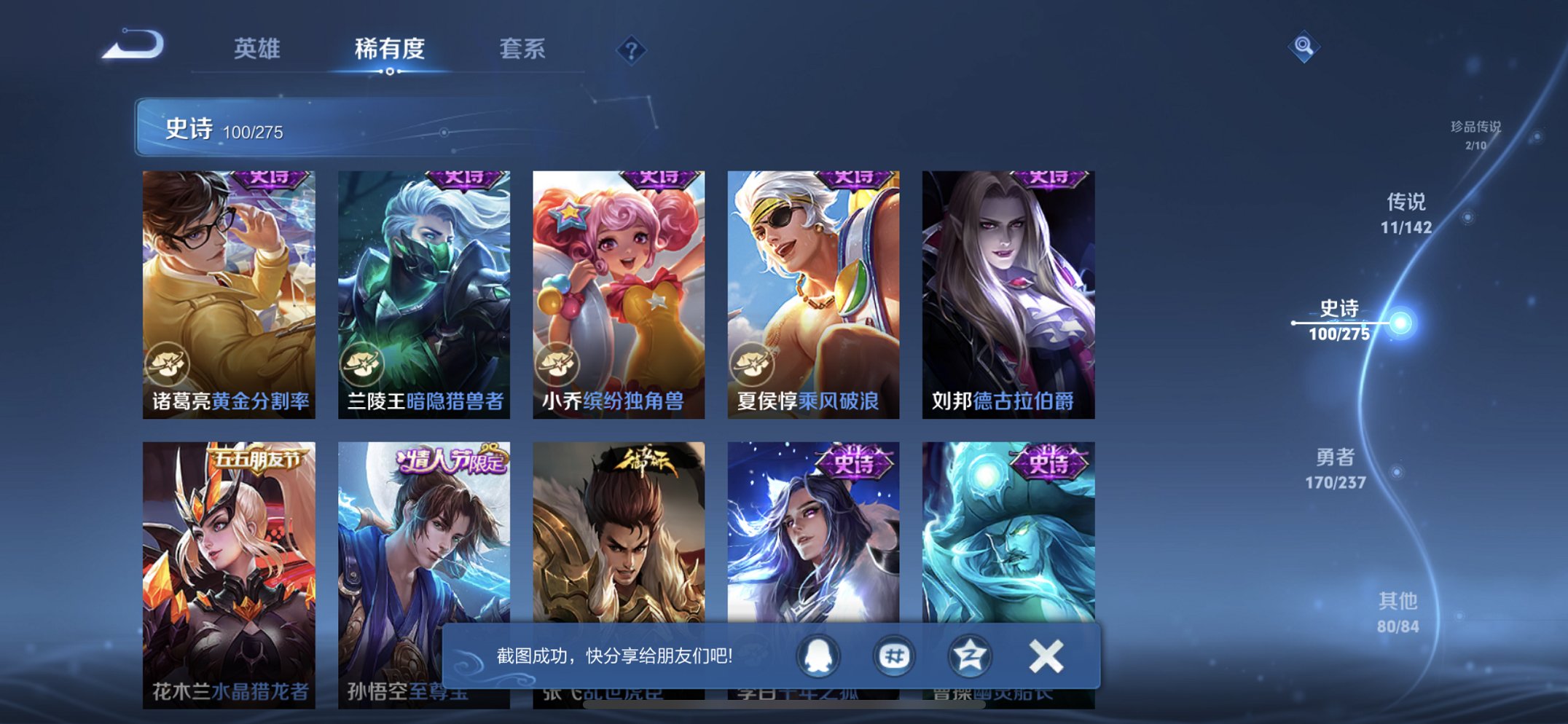Open the 花木兰水晶猎龙者 skin card
Viewport: 1568px width, 724px height.
click(229, 561)
